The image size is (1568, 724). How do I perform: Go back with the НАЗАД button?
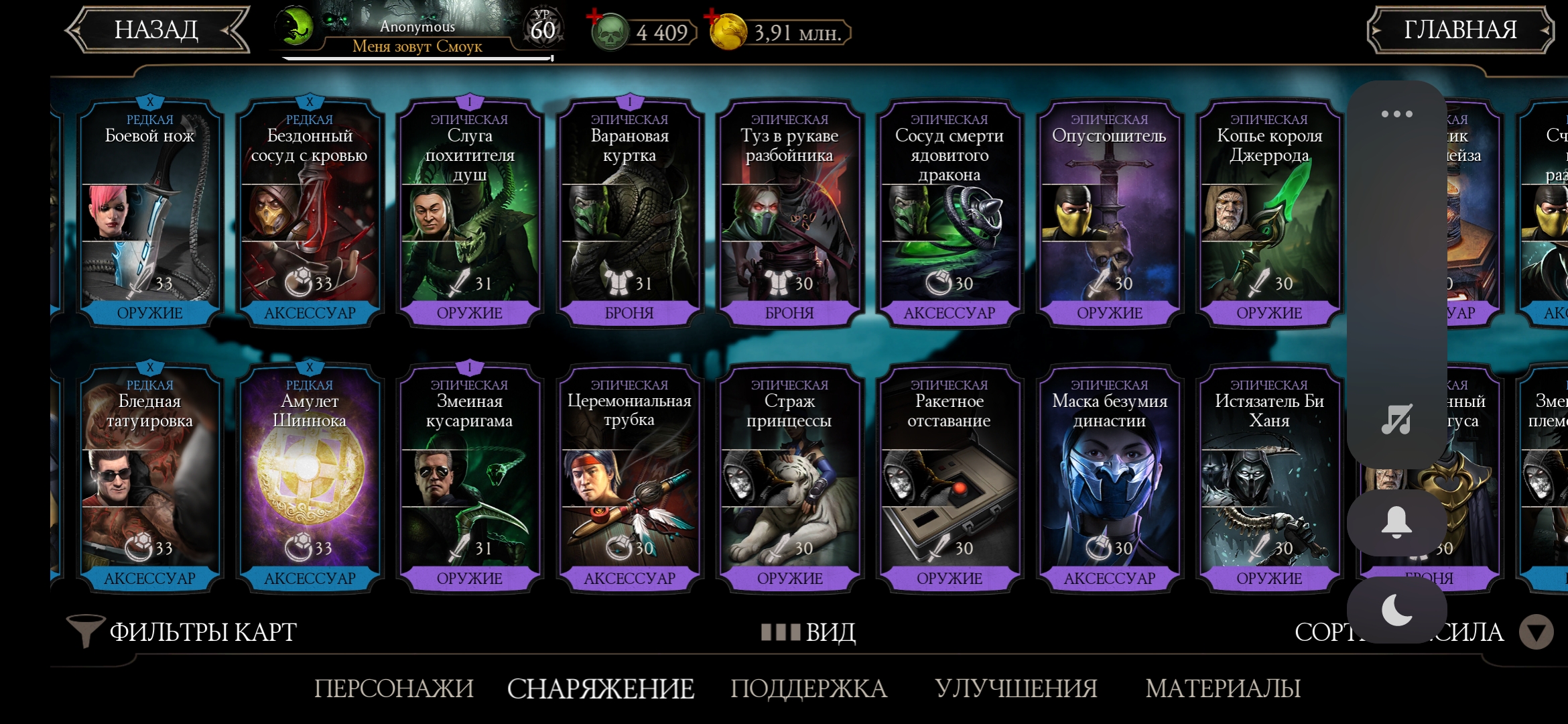157,30
